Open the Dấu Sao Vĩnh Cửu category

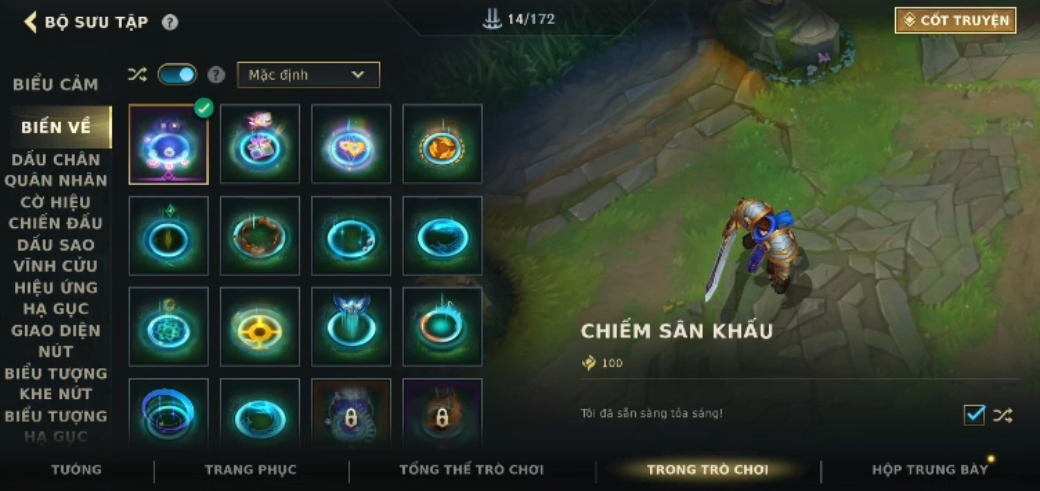pyautogui.click(x=56, y=255)
